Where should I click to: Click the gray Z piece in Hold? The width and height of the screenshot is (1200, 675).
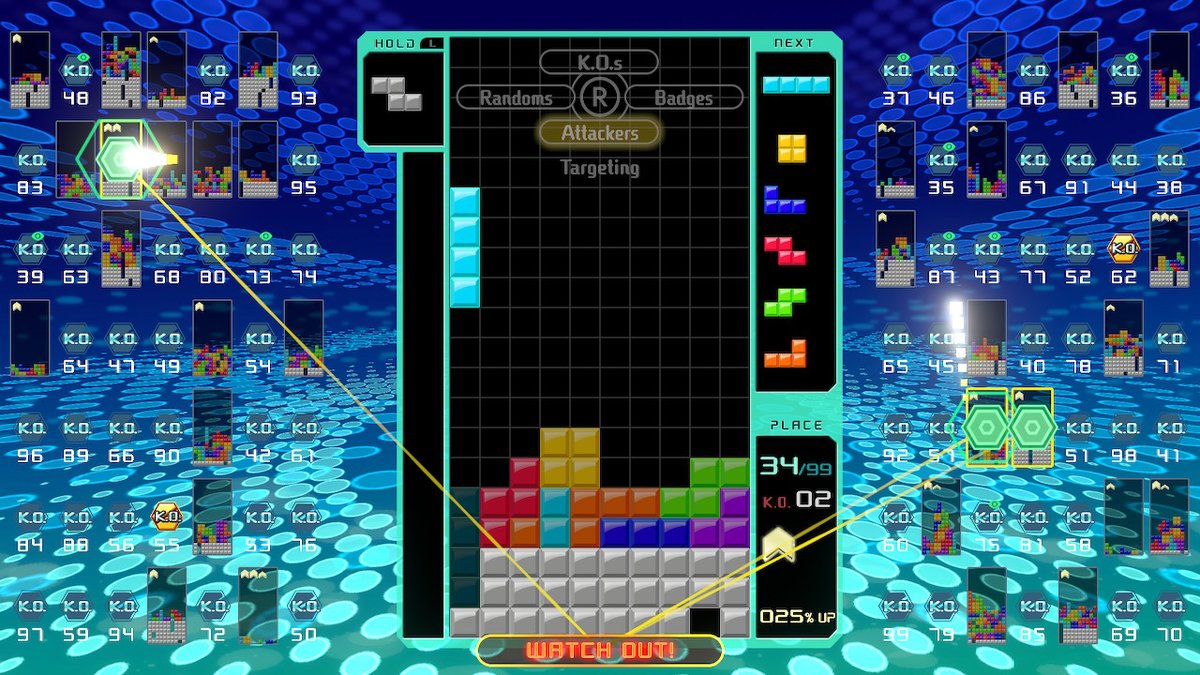pyautogui.click(x=397, y=93)
